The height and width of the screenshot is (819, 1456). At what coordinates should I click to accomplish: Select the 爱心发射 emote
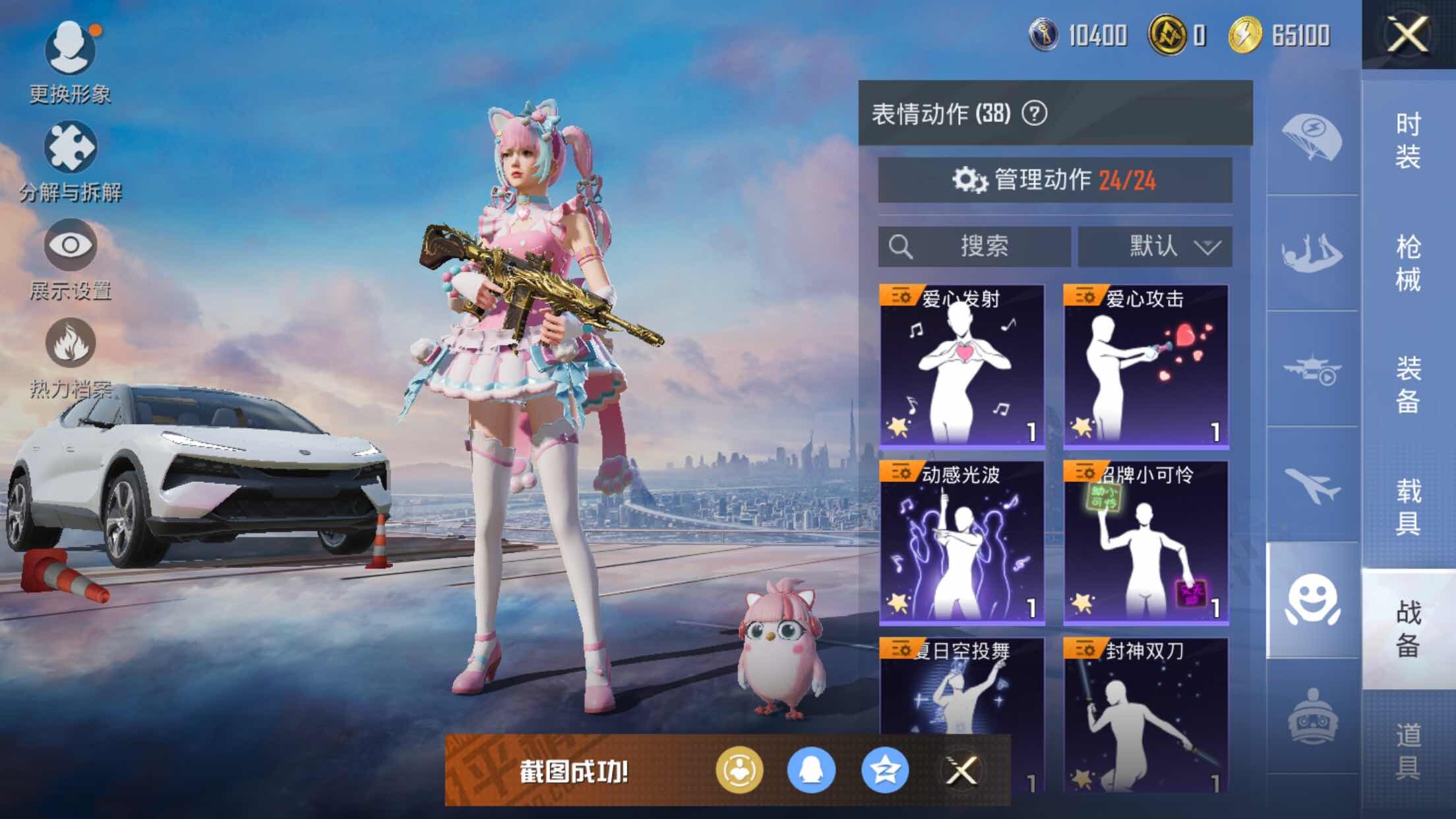coord(962,367)
